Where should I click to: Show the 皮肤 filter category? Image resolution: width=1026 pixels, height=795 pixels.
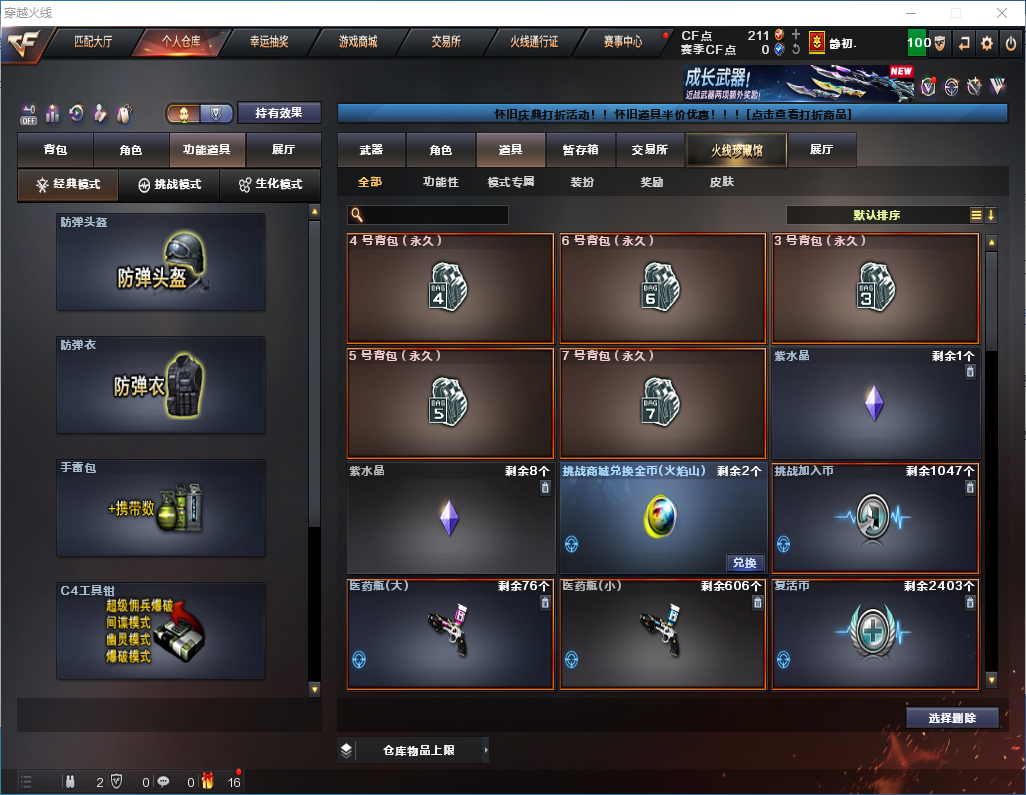(x=721, y=183)
